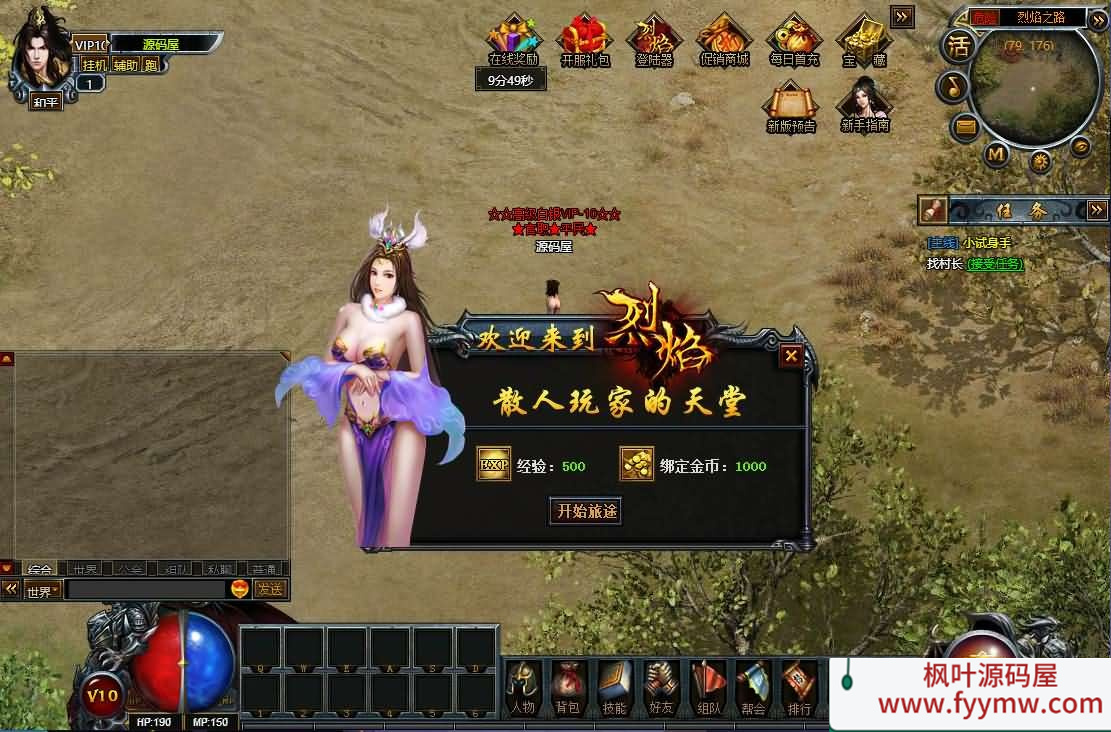The image size is (1111, 732).
Task: Toggle 挂机 auto-battle button
Action: (94, 65)
